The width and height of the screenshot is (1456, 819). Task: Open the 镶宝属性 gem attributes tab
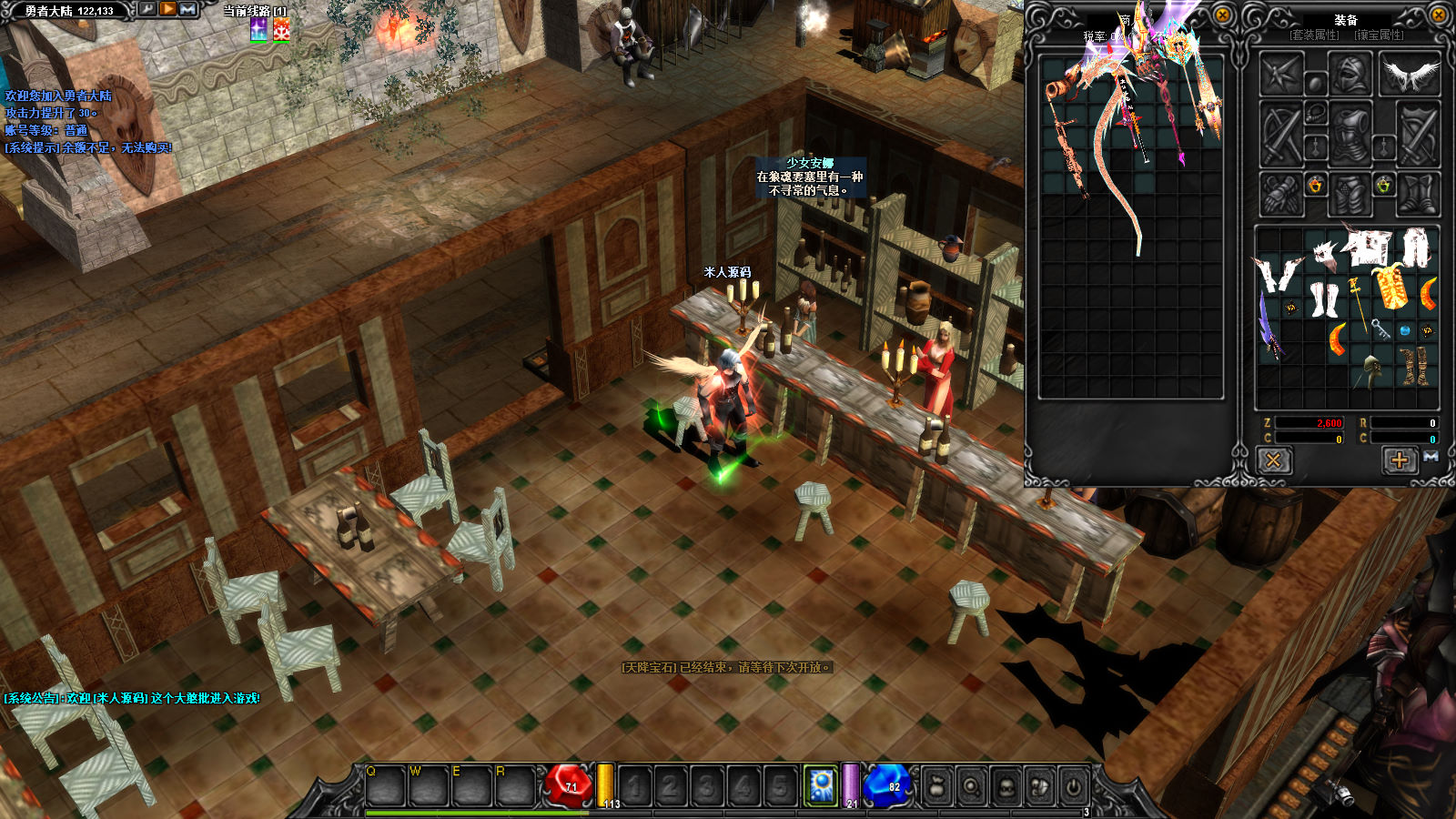[1379, 35]
